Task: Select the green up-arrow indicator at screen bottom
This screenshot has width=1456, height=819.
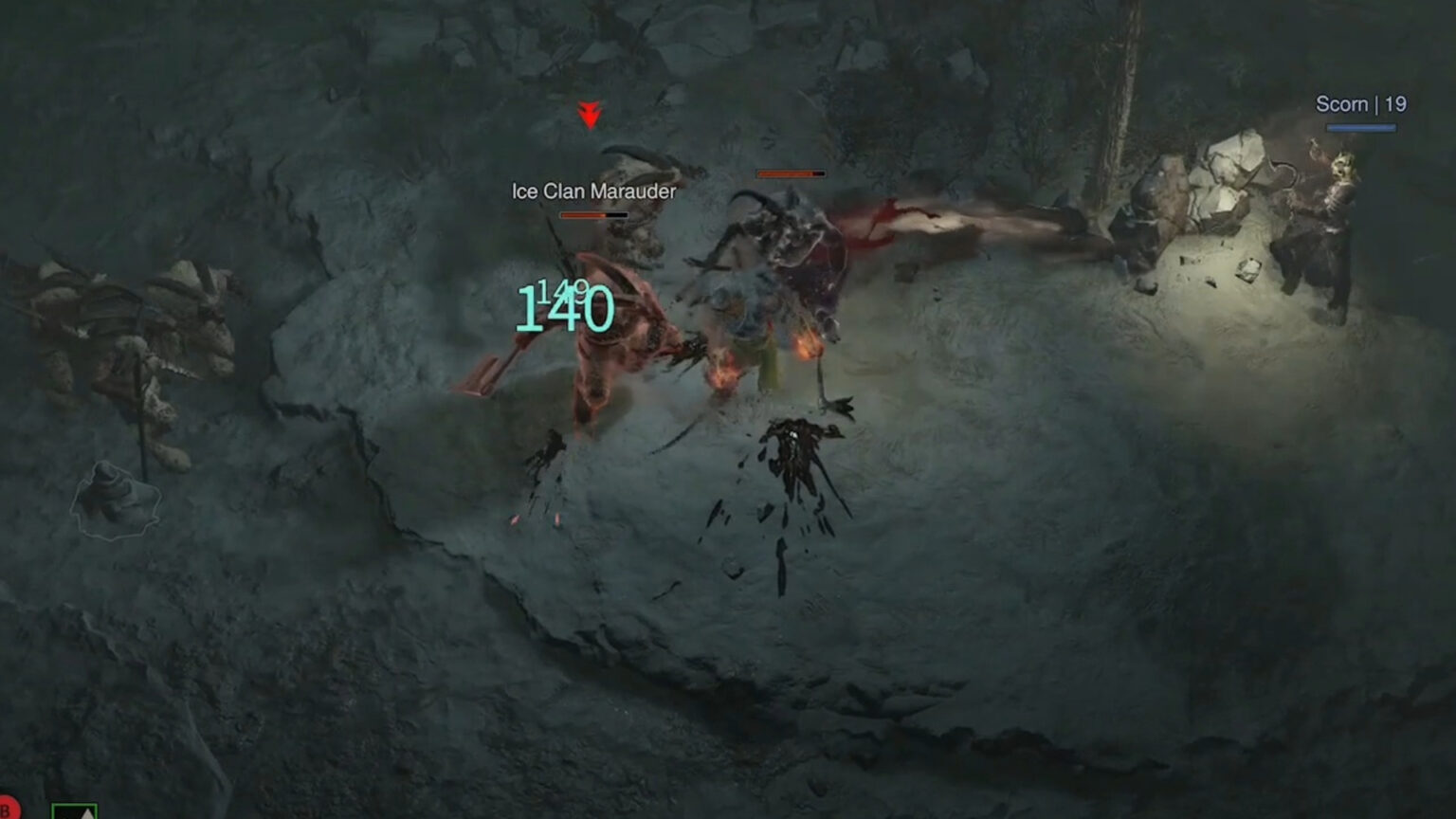Action: [73, 811]
